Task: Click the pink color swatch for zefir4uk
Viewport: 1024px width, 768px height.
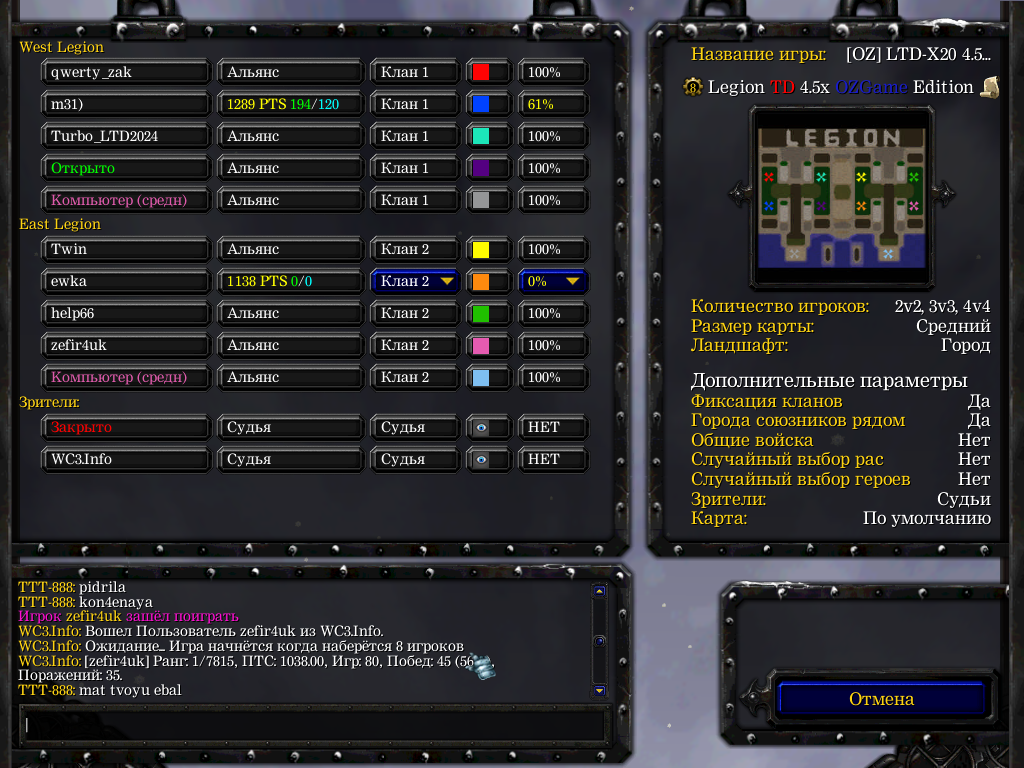Action: pyautogui.click(x=481, y=345)
